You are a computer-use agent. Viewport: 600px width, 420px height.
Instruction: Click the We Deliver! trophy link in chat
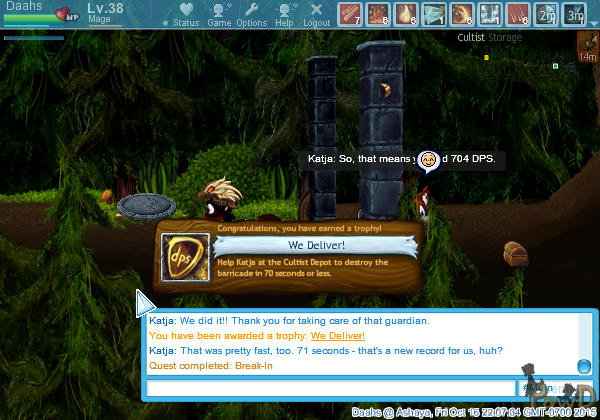339,336
